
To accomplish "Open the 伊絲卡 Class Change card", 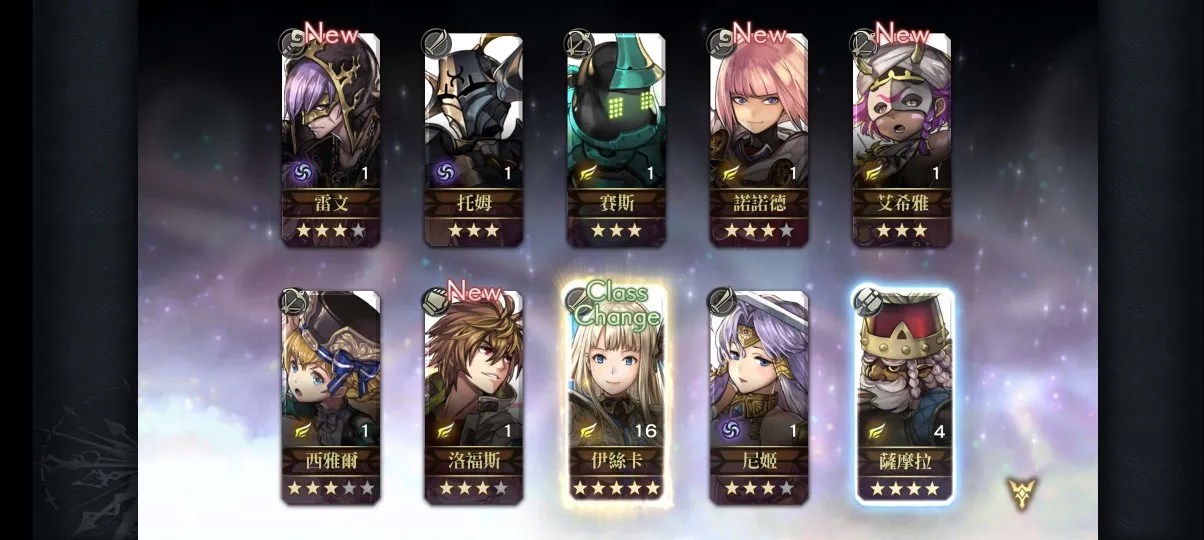I will click(x=616, y=396).
